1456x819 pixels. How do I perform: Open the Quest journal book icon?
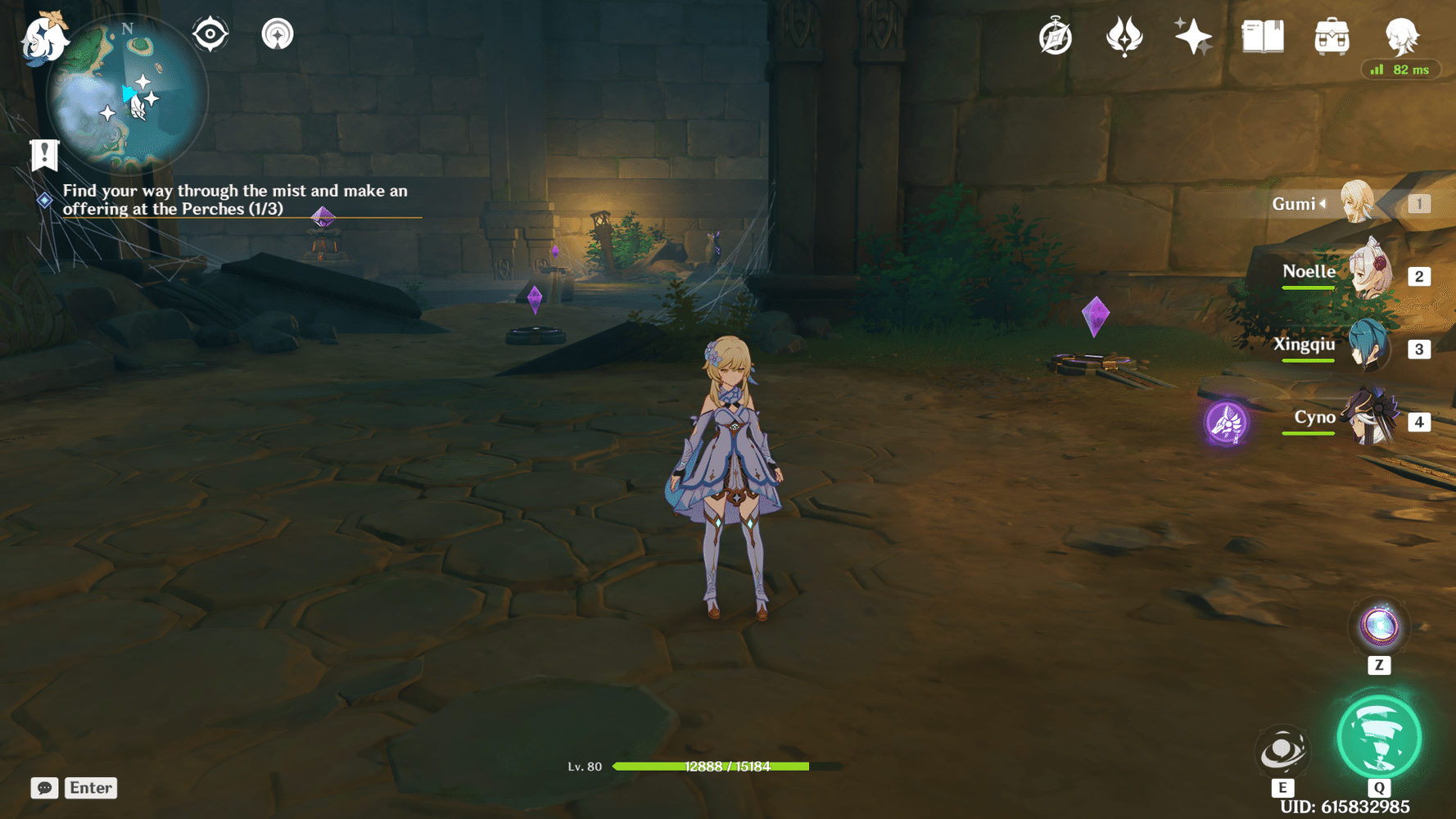click(x=1262, y=37)
